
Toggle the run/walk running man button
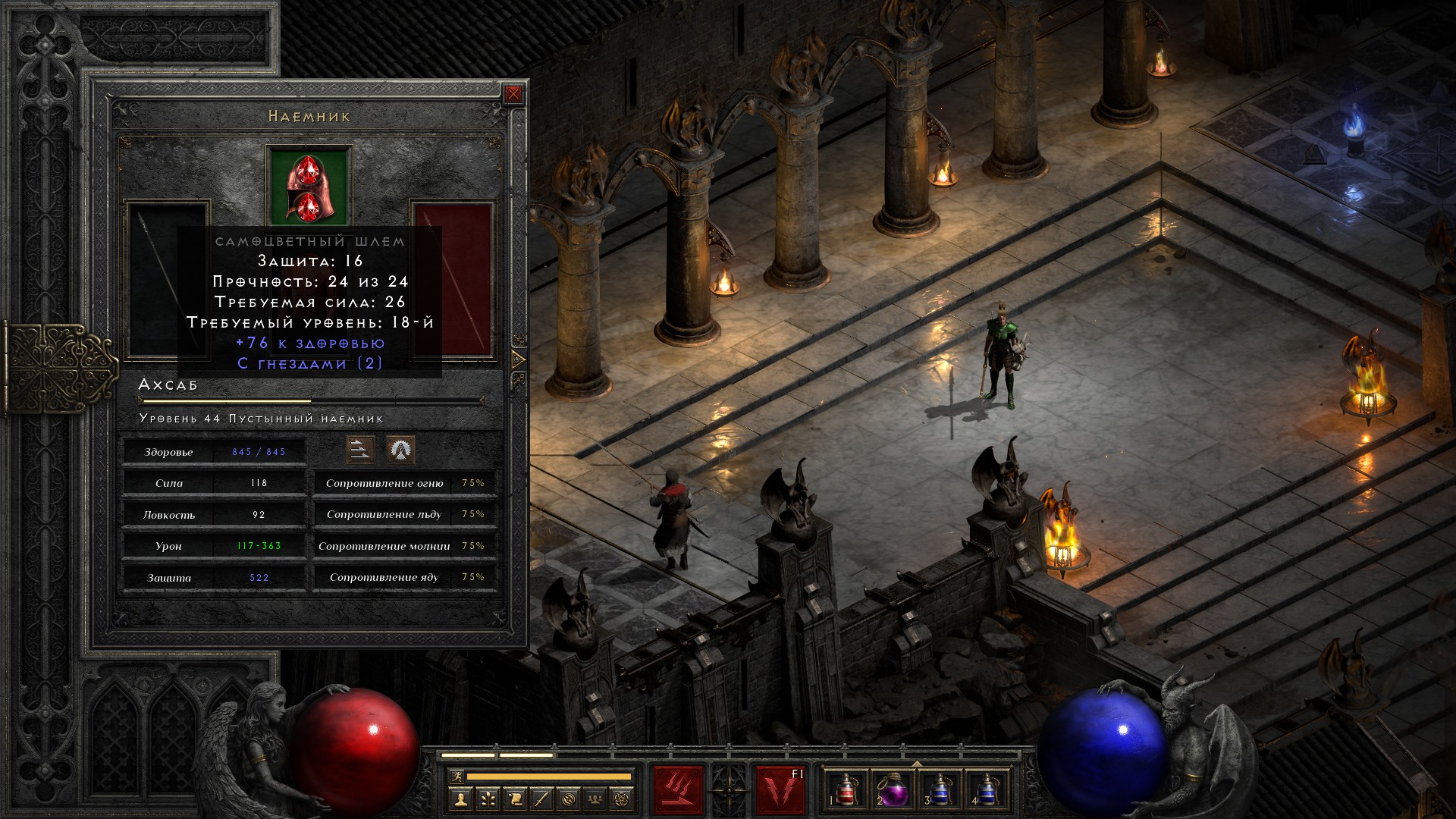pos(457,776)
